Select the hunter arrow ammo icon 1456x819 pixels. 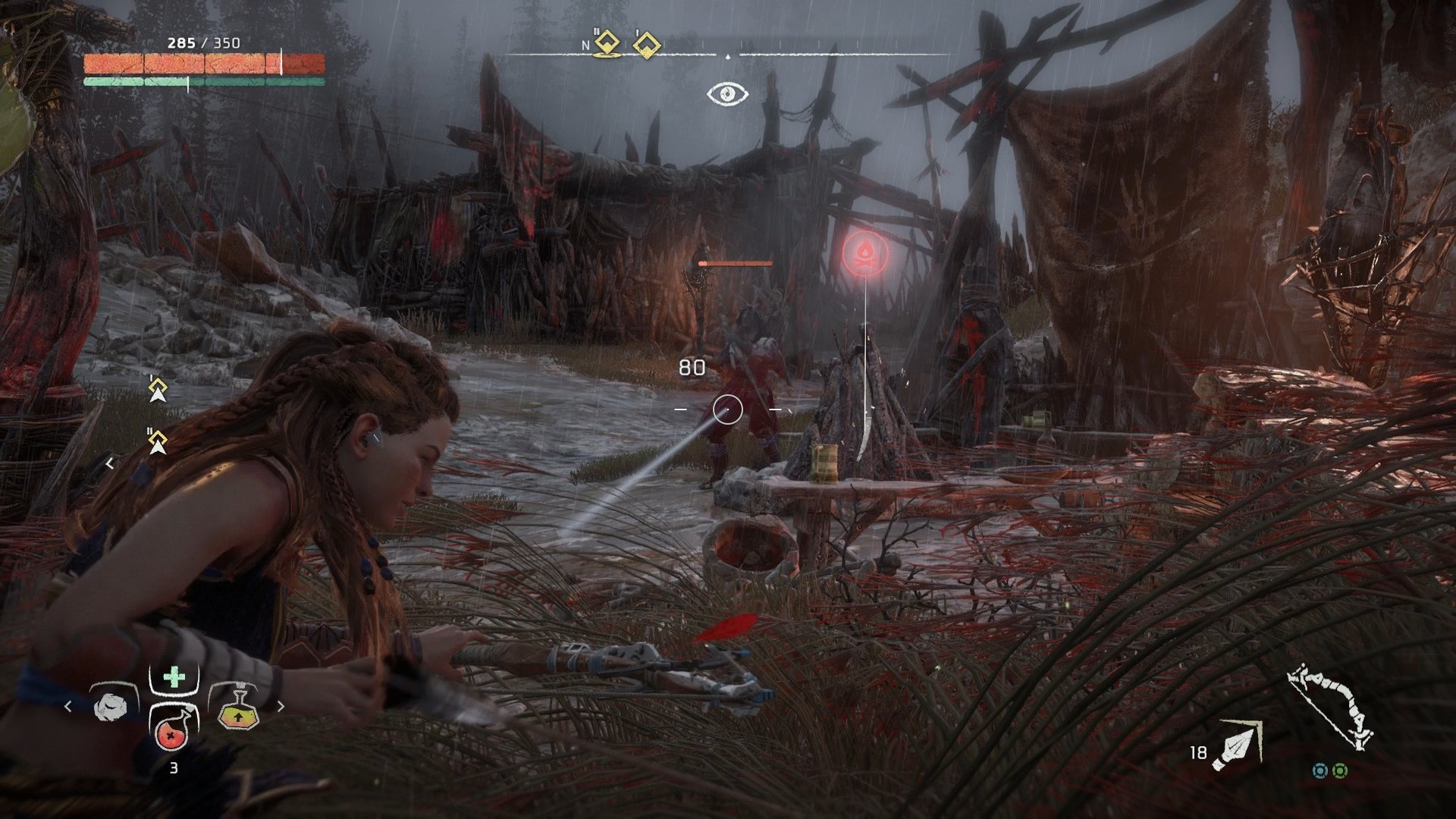pos(1237,745)
